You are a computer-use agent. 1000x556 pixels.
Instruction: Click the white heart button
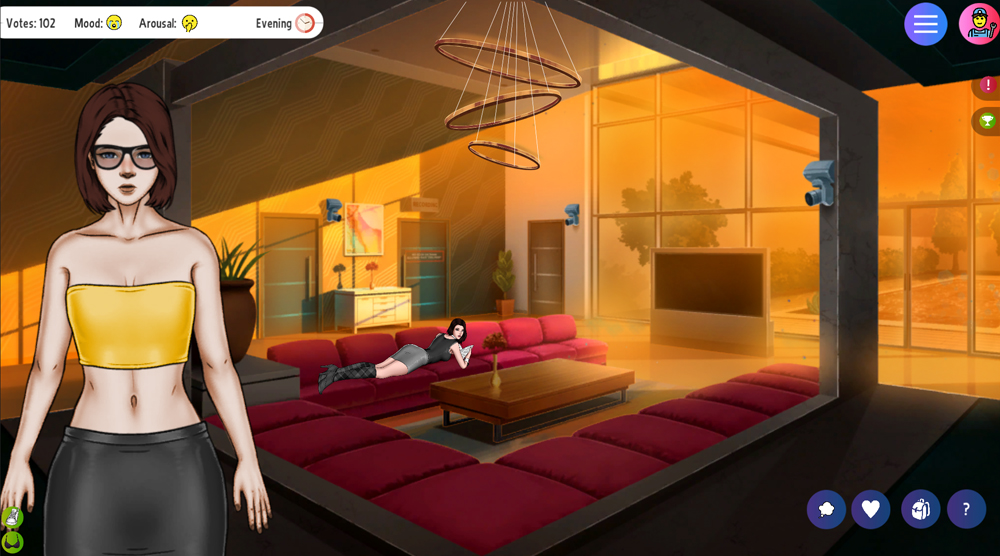871,509
